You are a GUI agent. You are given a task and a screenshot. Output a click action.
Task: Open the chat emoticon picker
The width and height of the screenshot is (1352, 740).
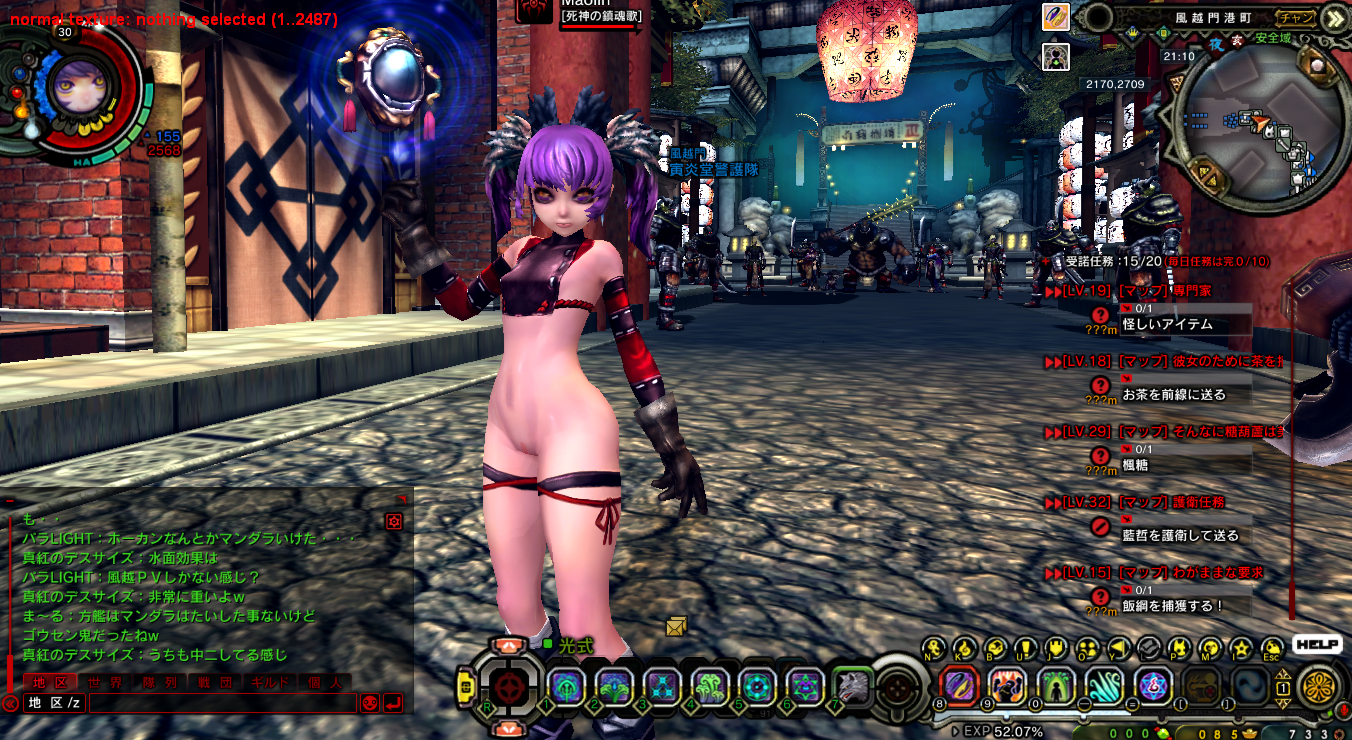370,703
